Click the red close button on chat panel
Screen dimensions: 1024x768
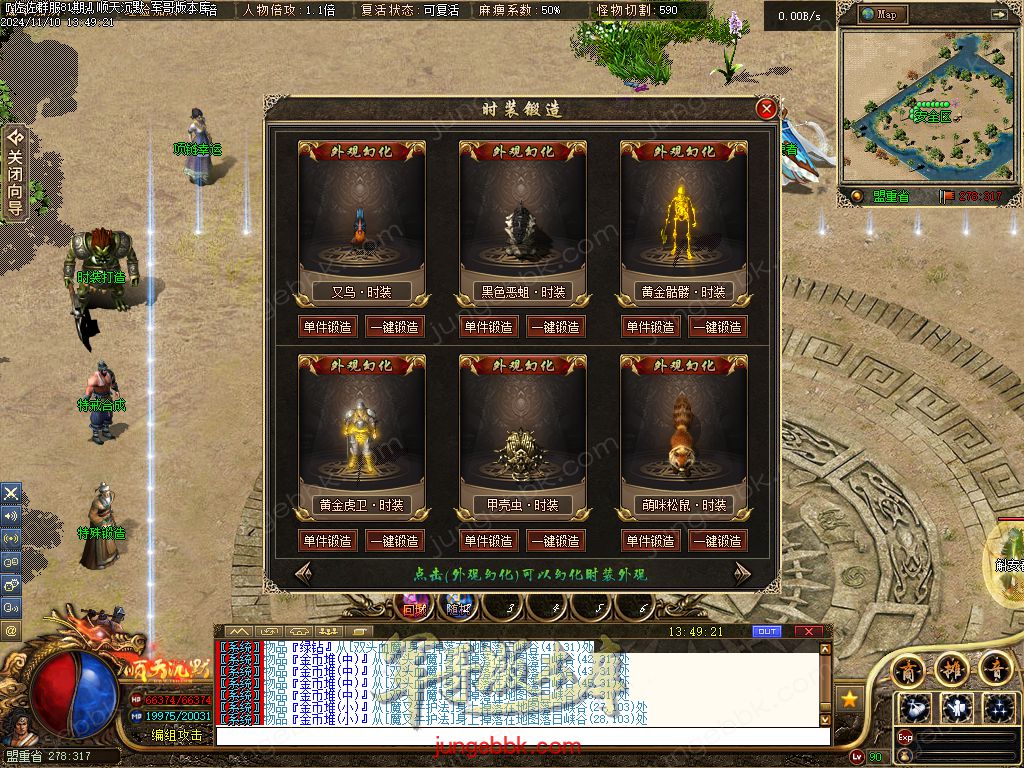808,632
